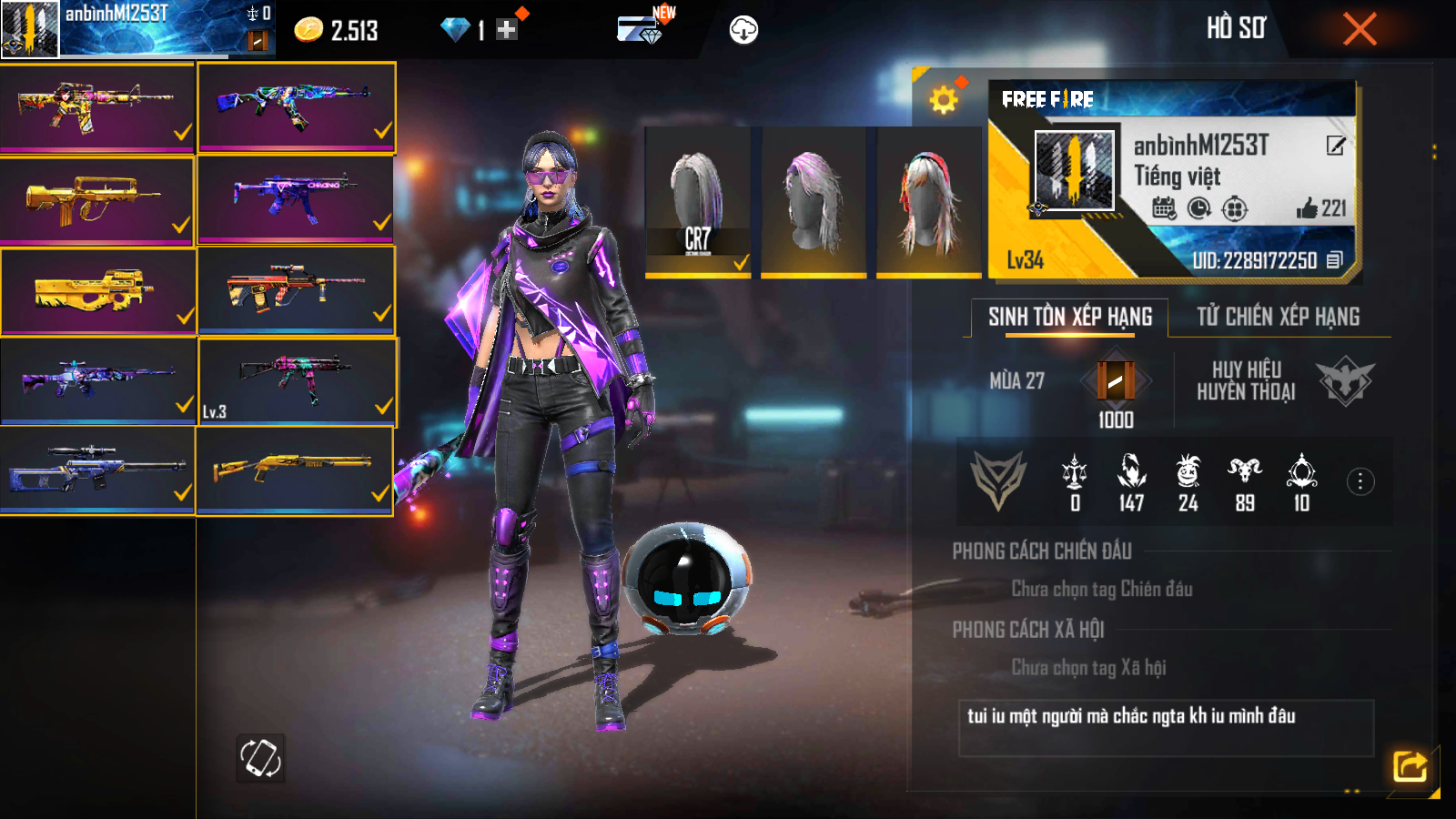Open the card with NEW badge
Screen dimensions: 1456x819
pyautogui.click(x=641, y=29)
